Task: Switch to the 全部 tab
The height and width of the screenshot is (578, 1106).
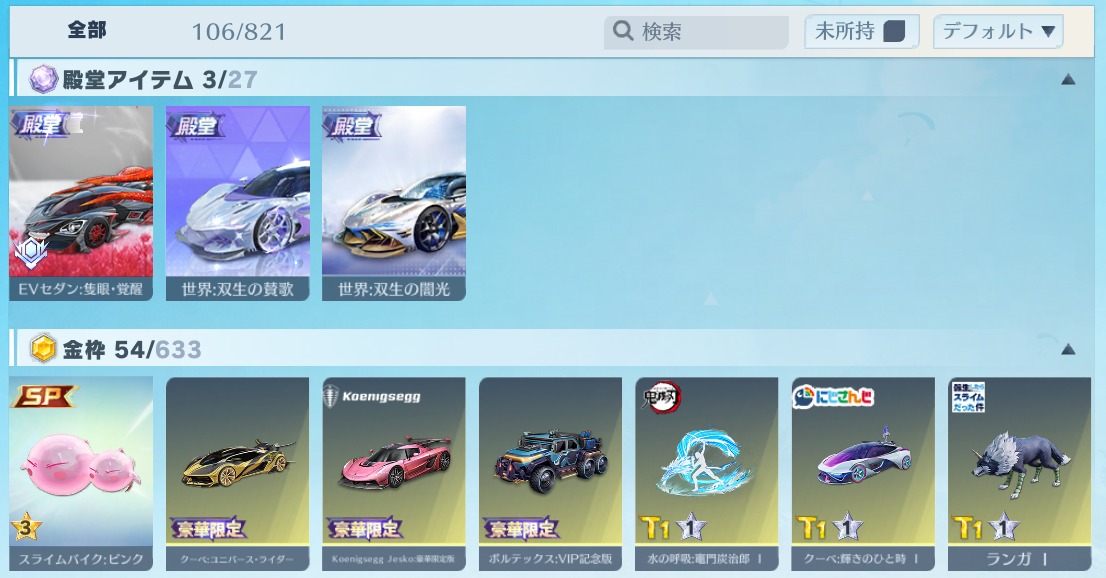Action: click(87, 31)
